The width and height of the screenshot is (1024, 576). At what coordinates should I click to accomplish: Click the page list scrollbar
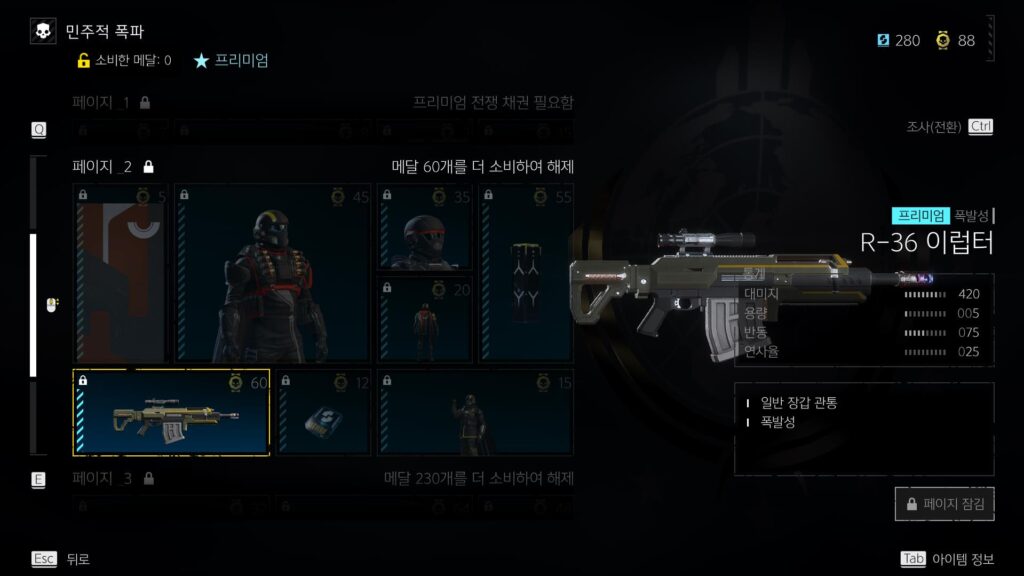(x=33, y=305)
